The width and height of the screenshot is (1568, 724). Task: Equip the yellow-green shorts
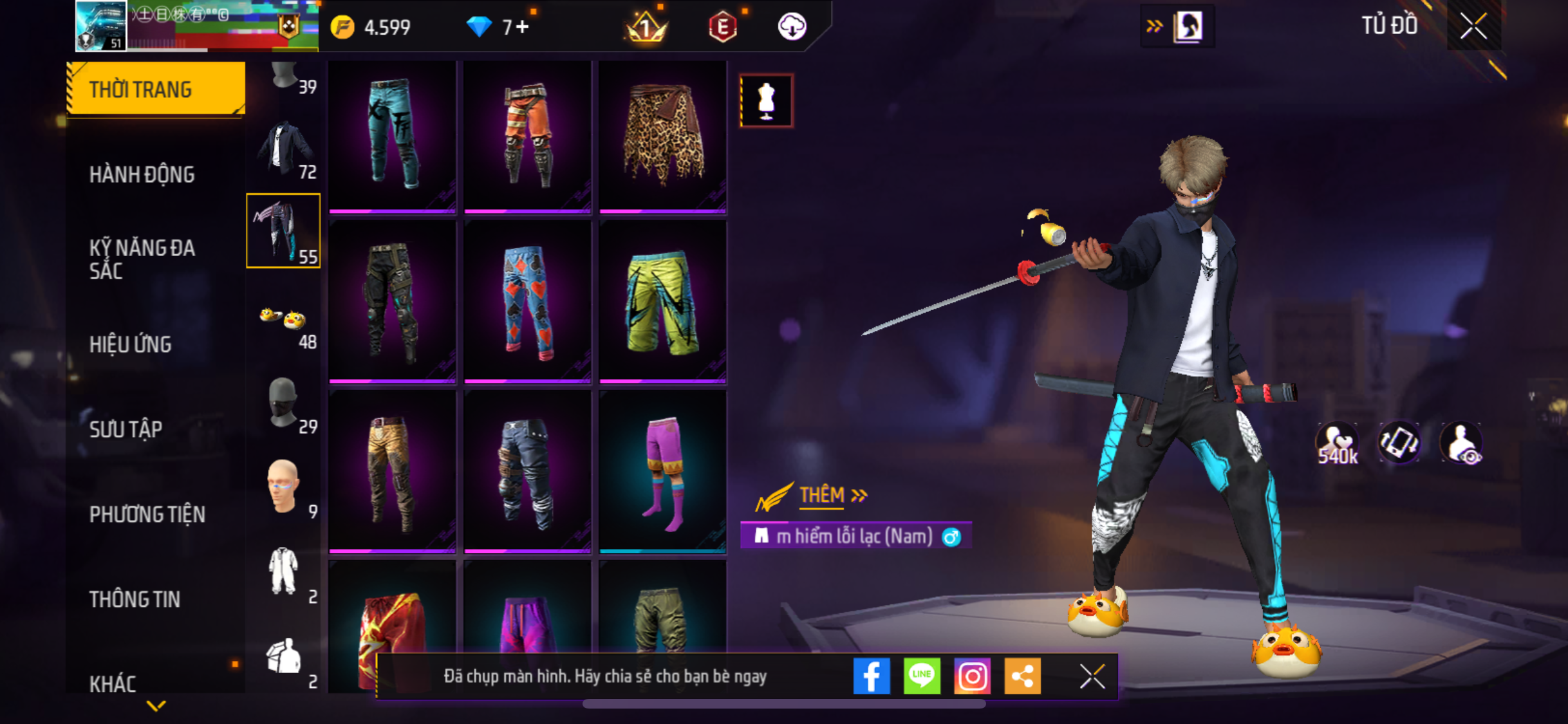(662, 301)
